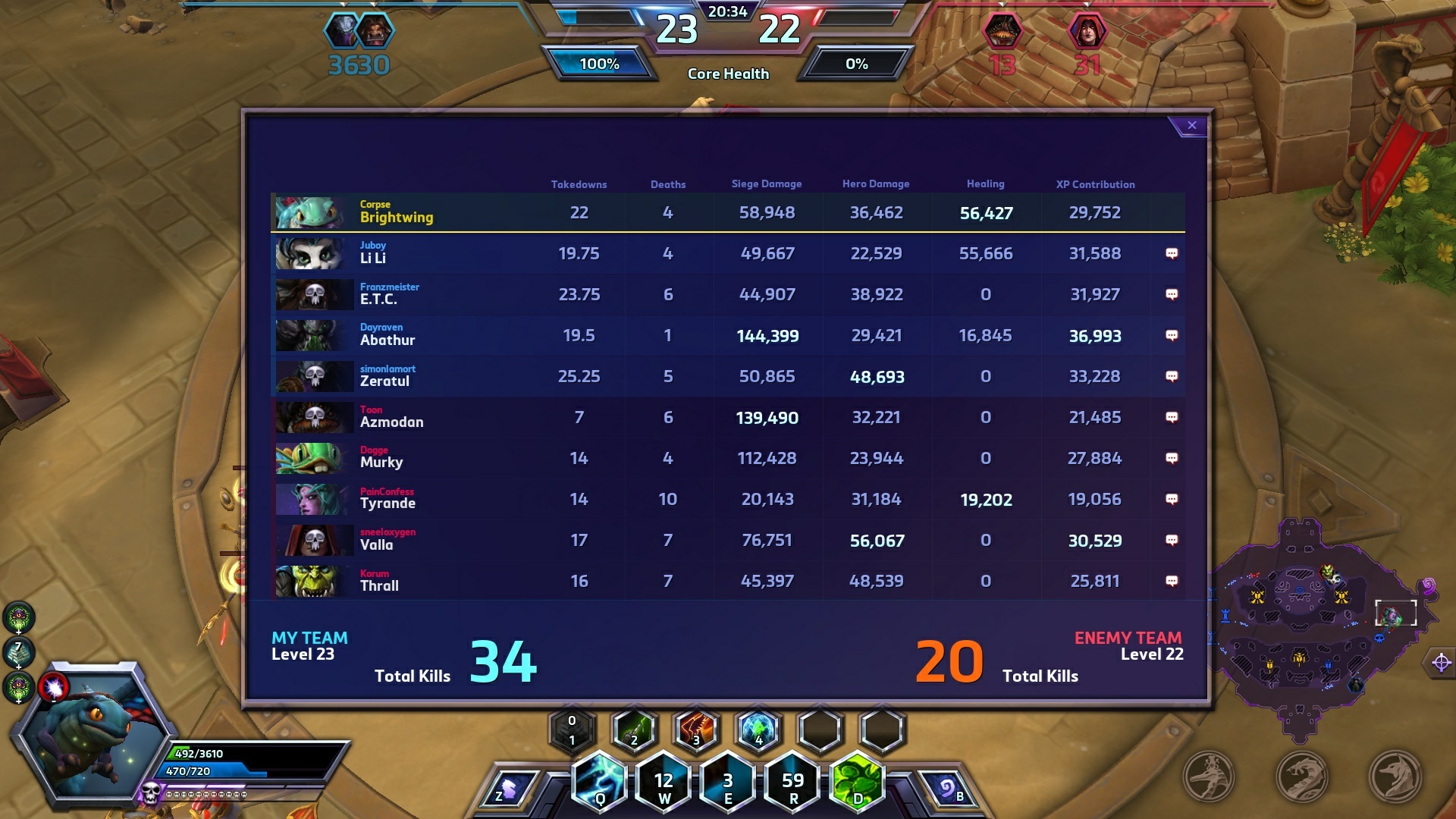
Task: Click the chat bubble icon on Valla's row
Action: coord(1172,540)
